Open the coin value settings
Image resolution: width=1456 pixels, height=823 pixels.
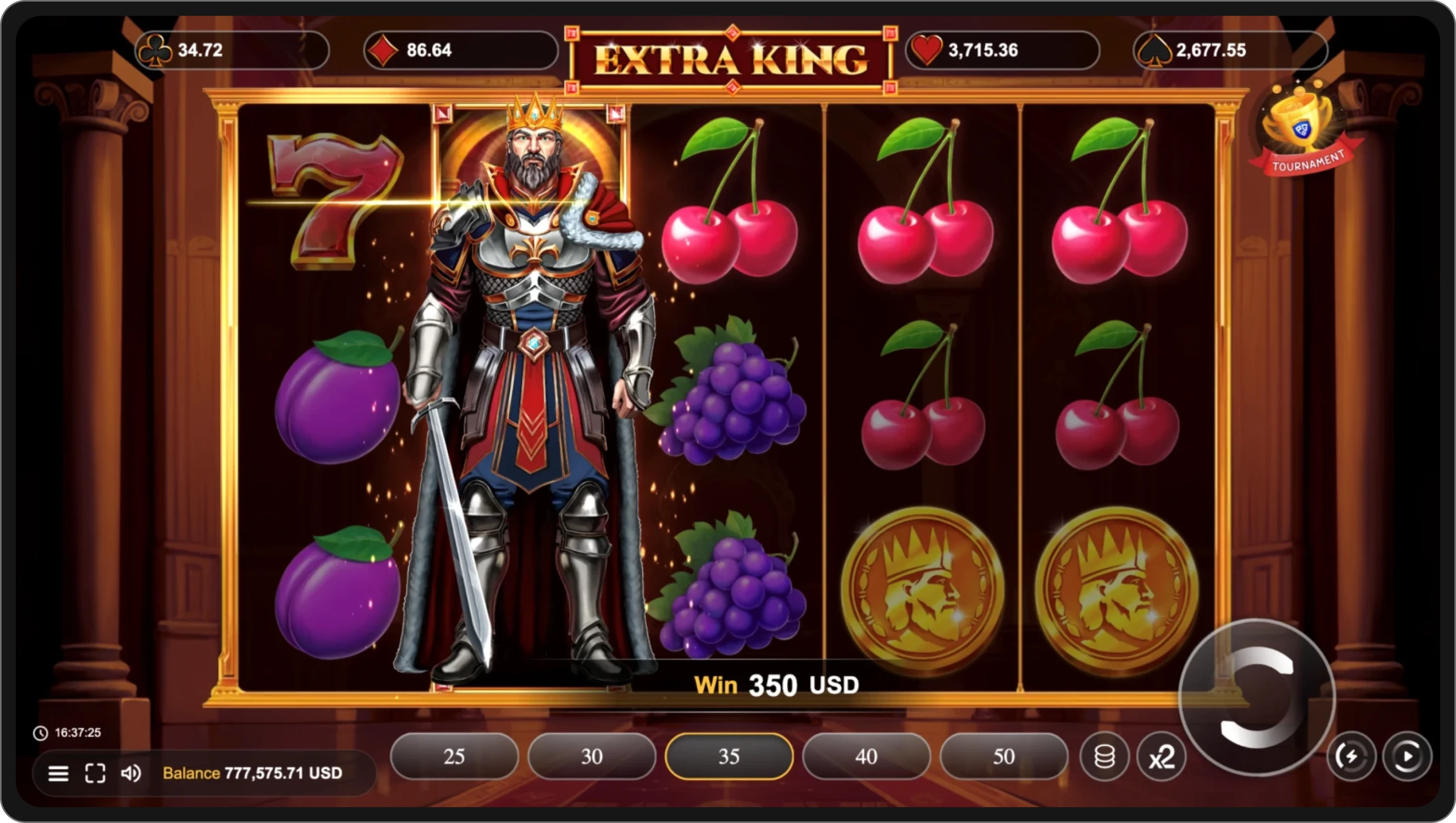pos(1104,757)
